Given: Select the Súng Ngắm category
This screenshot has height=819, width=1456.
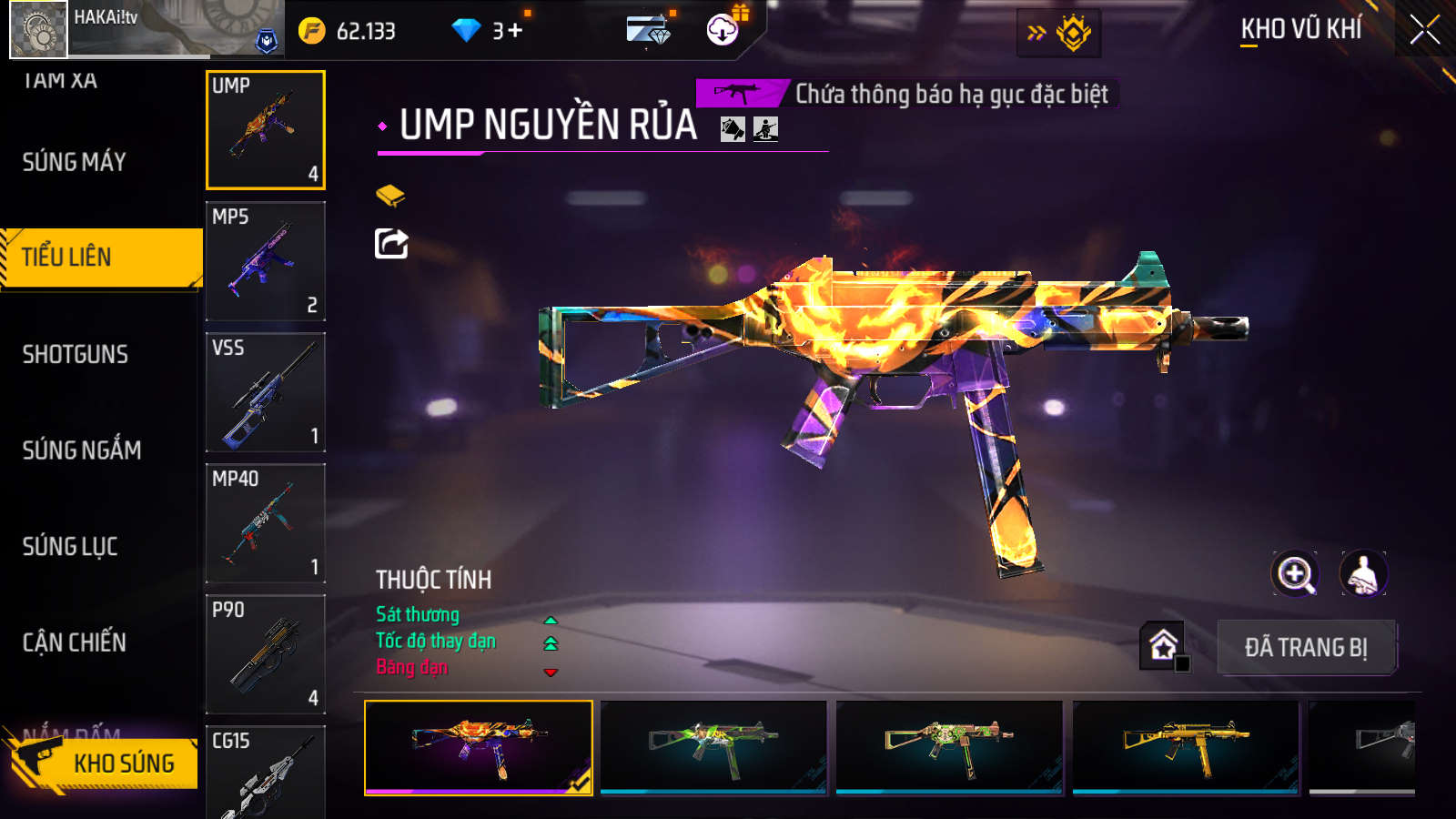Looking at the screenshot, I should pos(82,450).
